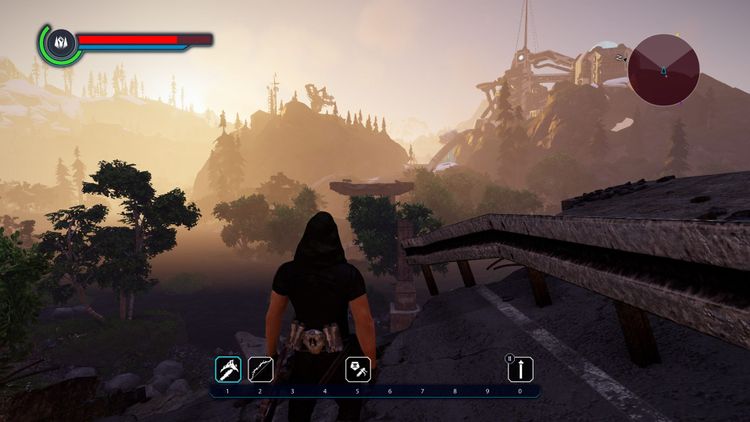The width and height of the screenshot is (750, 422).
Task: Use the shield and hammer hotbar item
Action: [358, 370]
